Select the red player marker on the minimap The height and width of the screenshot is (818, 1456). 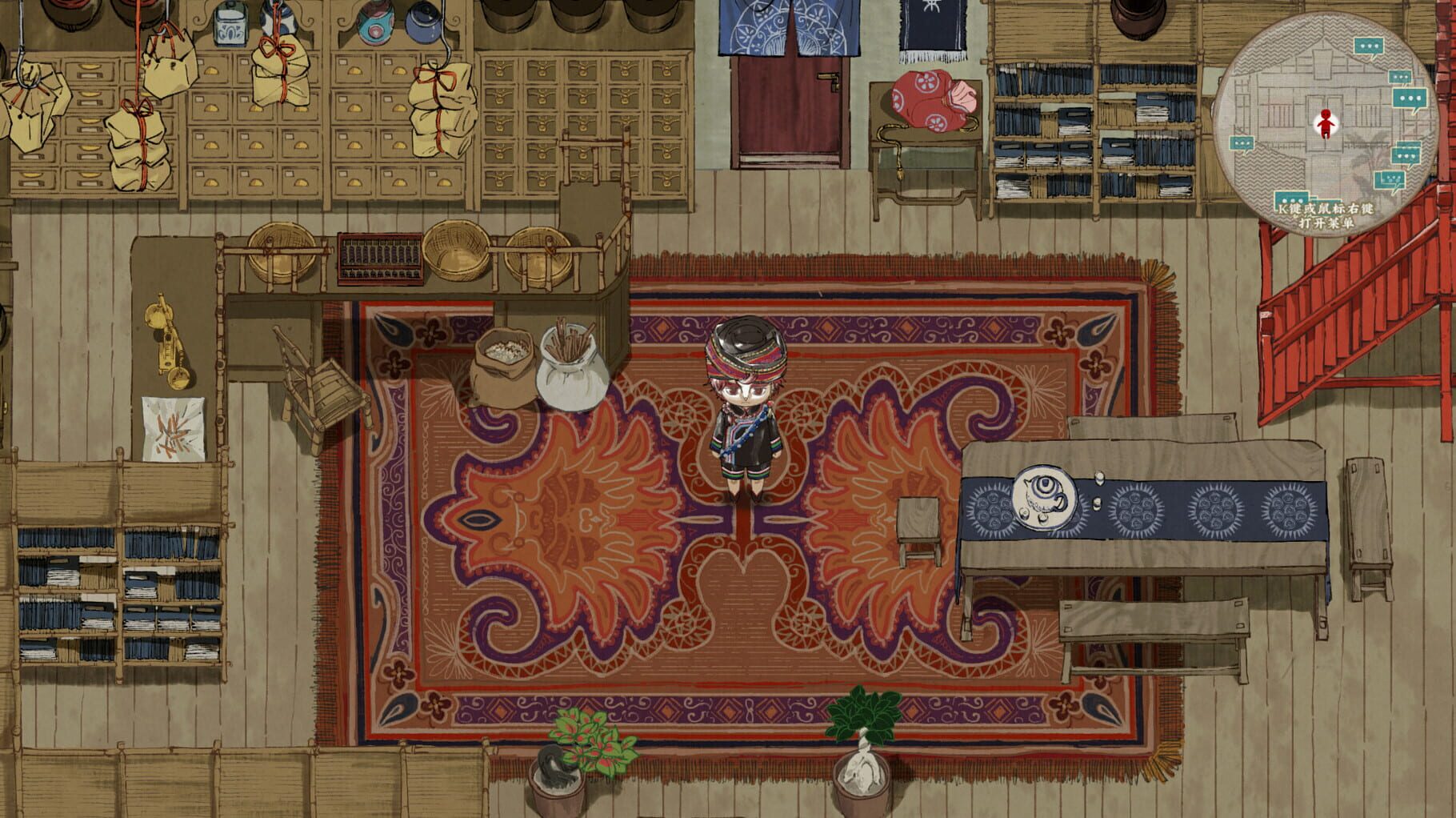coord(1326,123)
